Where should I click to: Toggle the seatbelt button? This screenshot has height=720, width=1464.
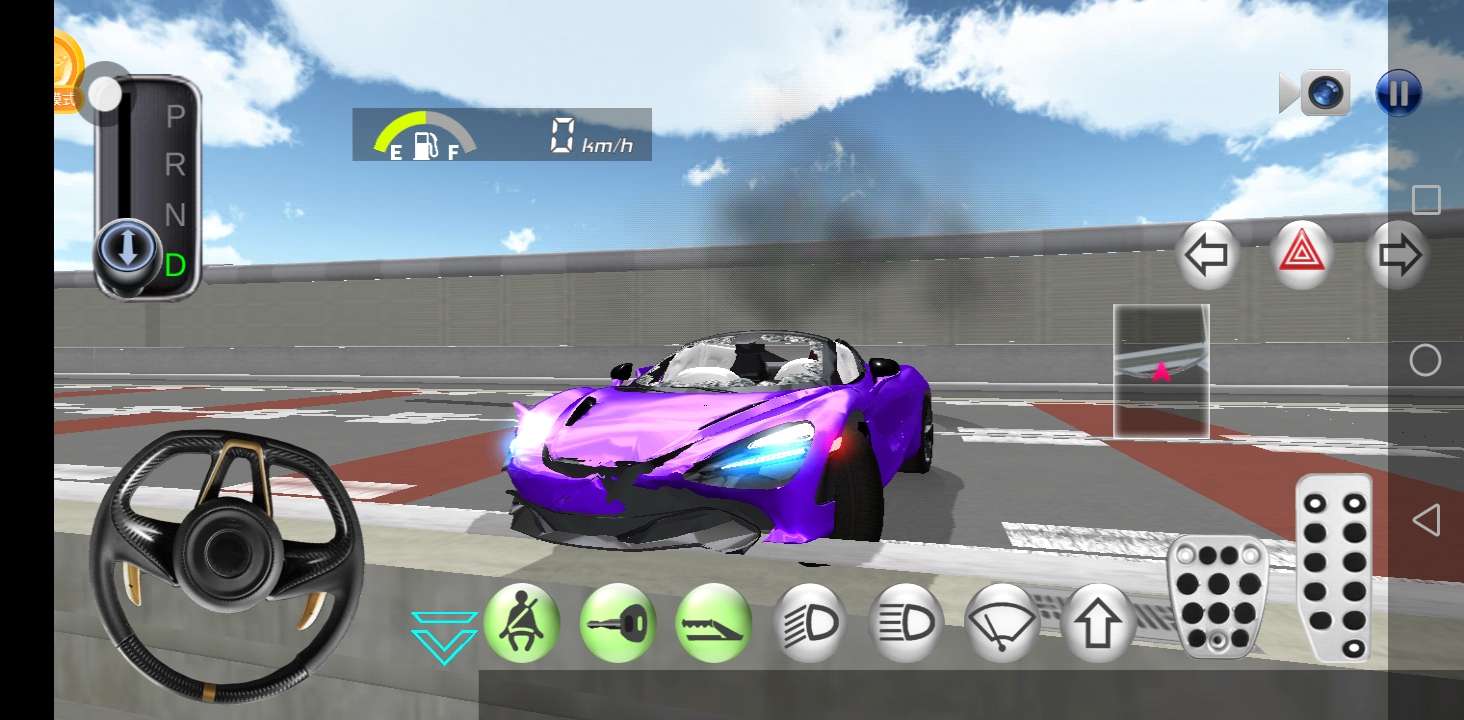pos(521,623)
